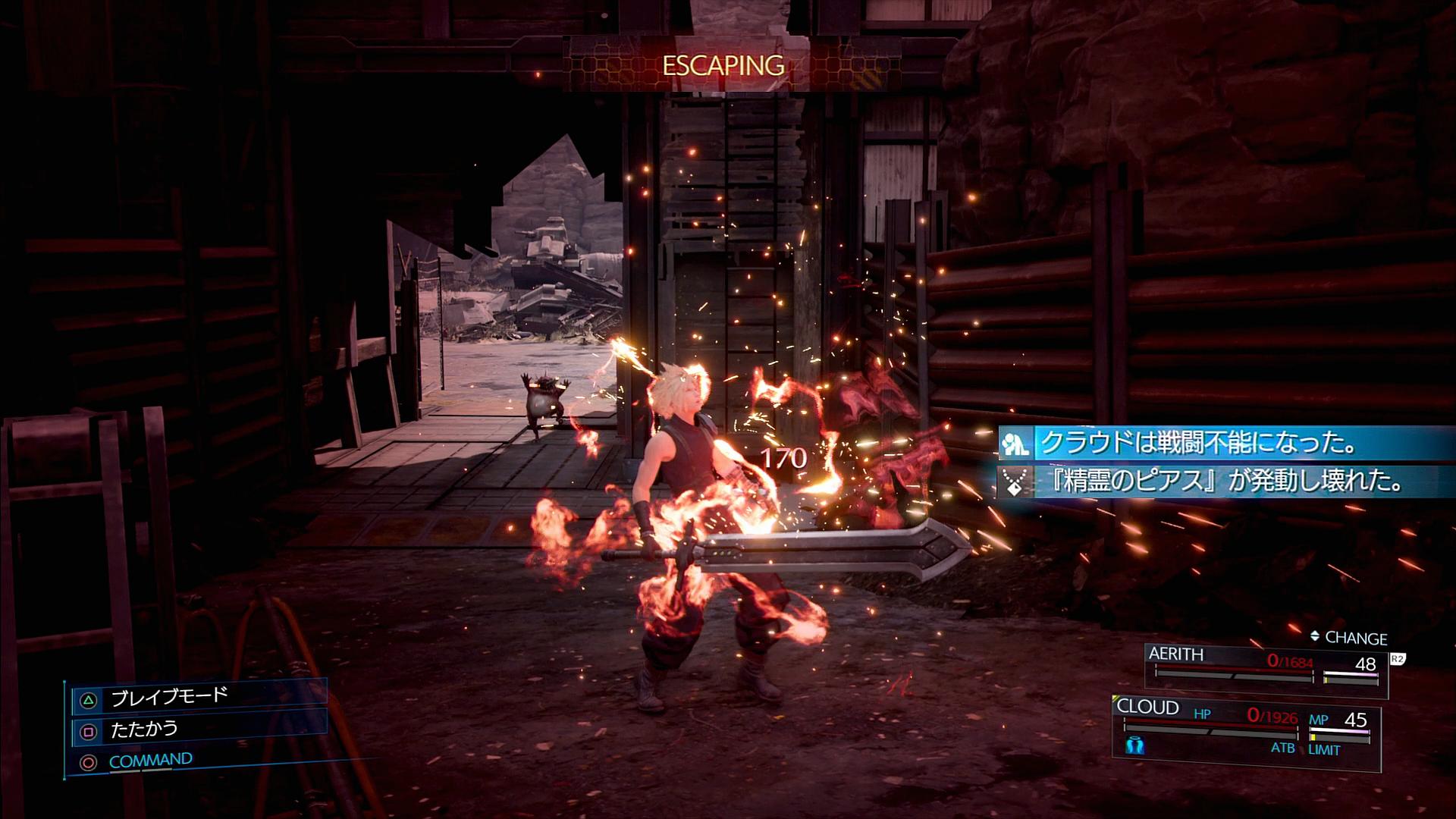Open the COMMAND menu

(x=150, y=761)
